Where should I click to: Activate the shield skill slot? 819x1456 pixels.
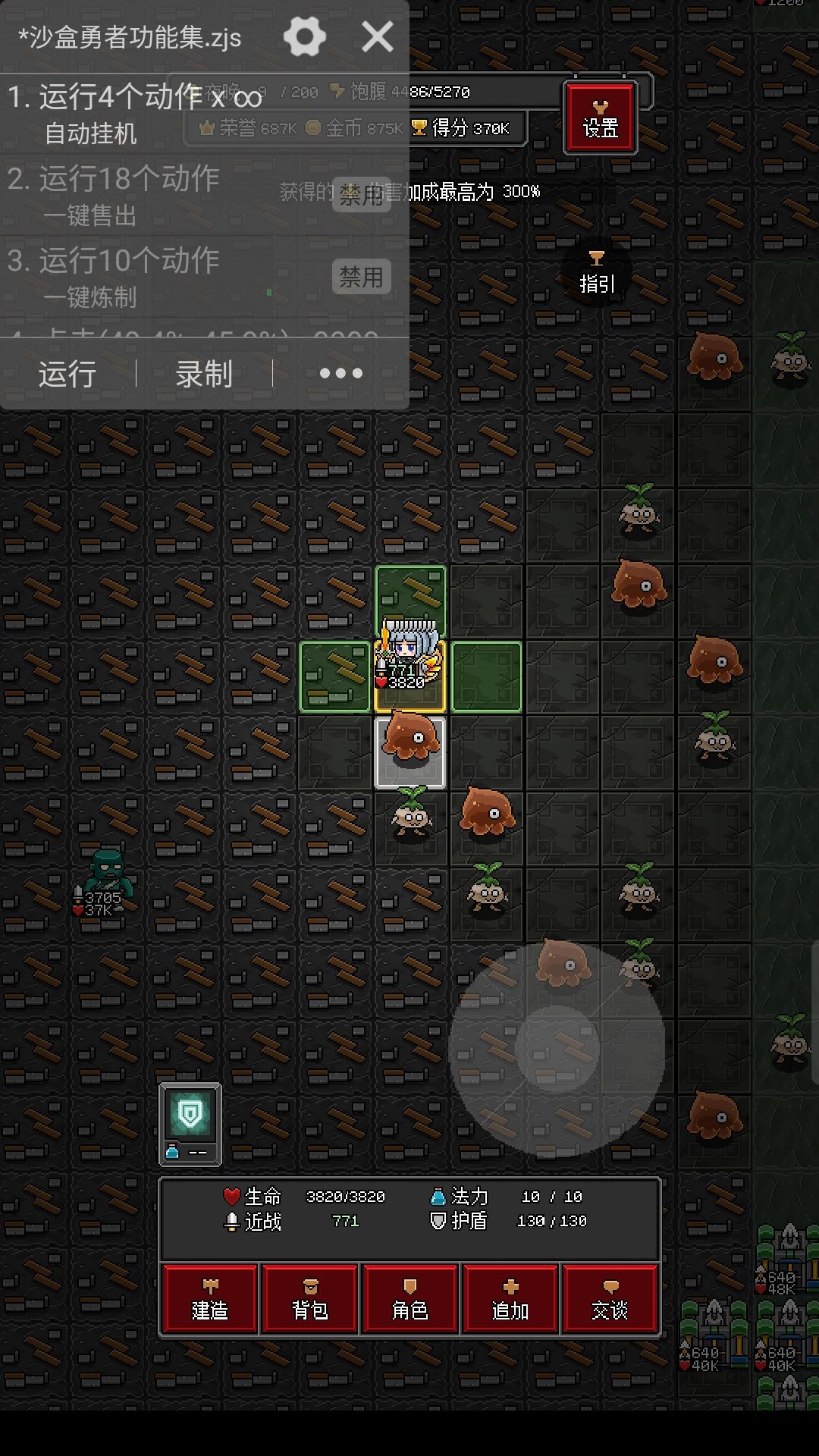(x=190, y=1123)
